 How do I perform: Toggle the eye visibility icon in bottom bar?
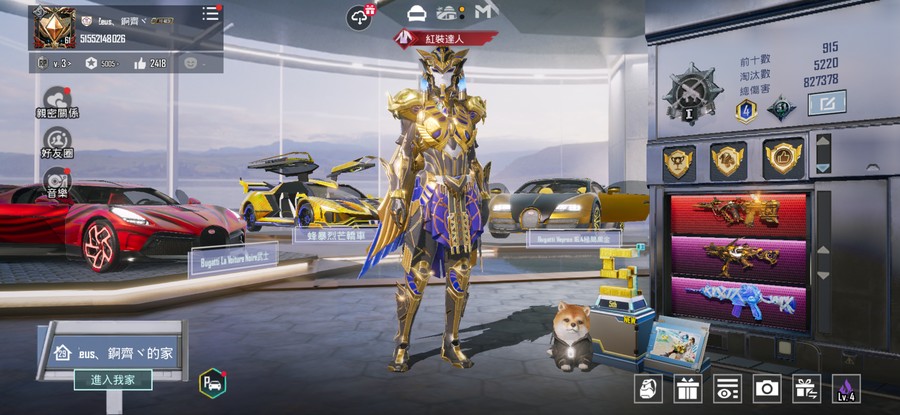727,388
